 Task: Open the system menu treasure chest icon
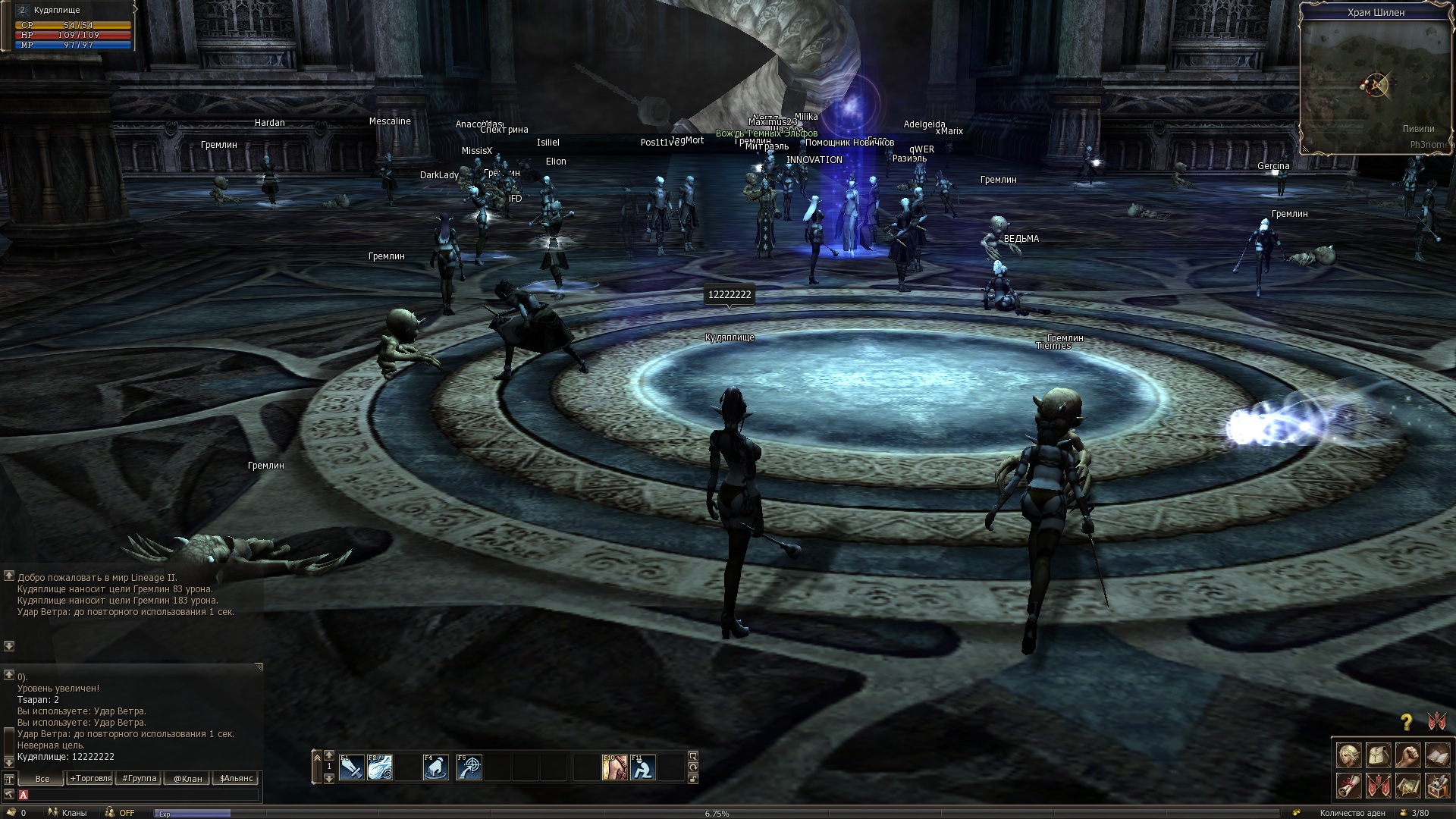(x=1437, y=786)
